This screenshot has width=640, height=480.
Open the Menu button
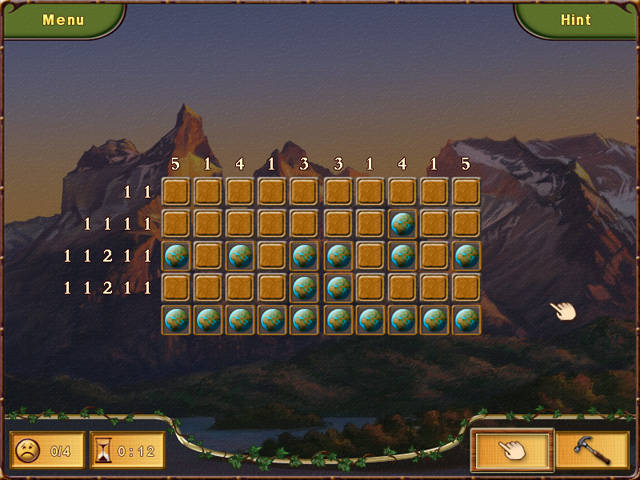click(63, 19)
